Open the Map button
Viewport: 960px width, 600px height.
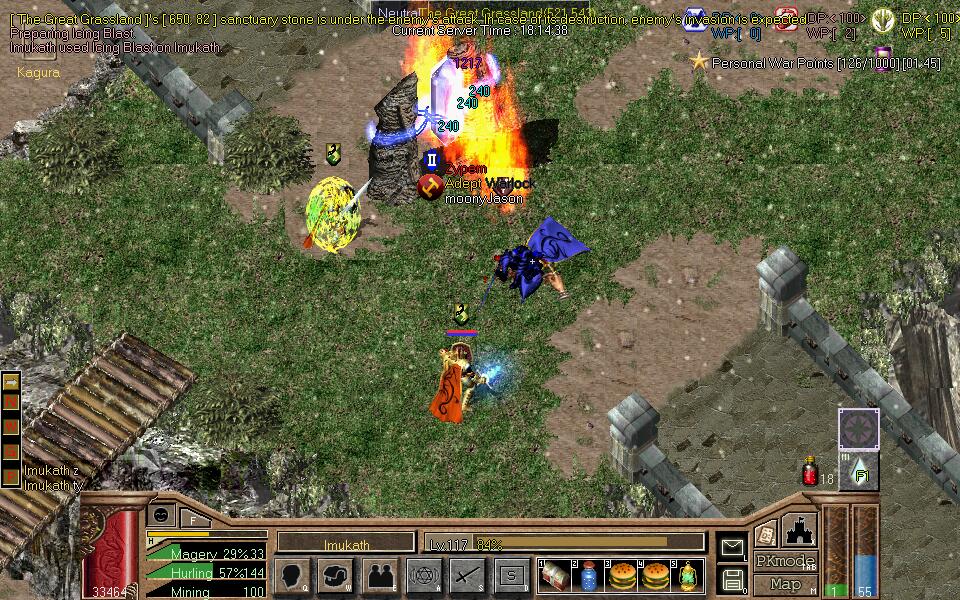click(x=785, y=584)
